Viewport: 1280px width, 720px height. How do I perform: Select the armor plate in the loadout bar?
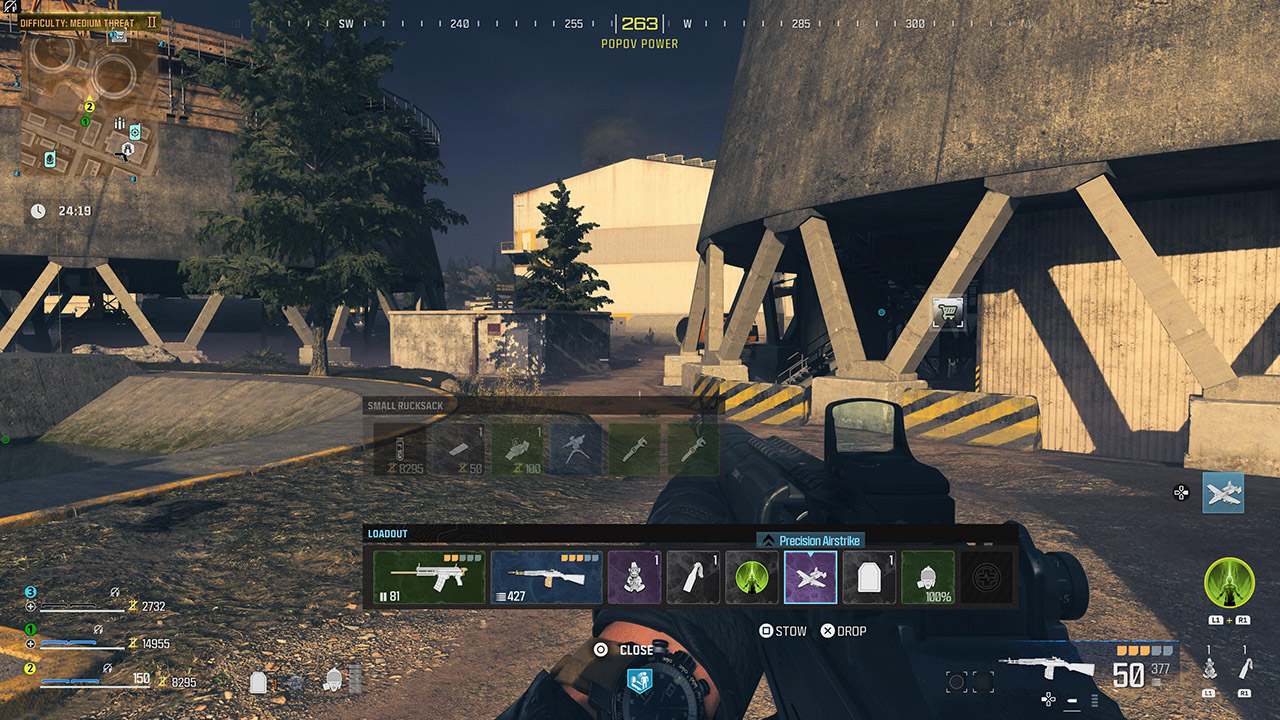[868, 578]
